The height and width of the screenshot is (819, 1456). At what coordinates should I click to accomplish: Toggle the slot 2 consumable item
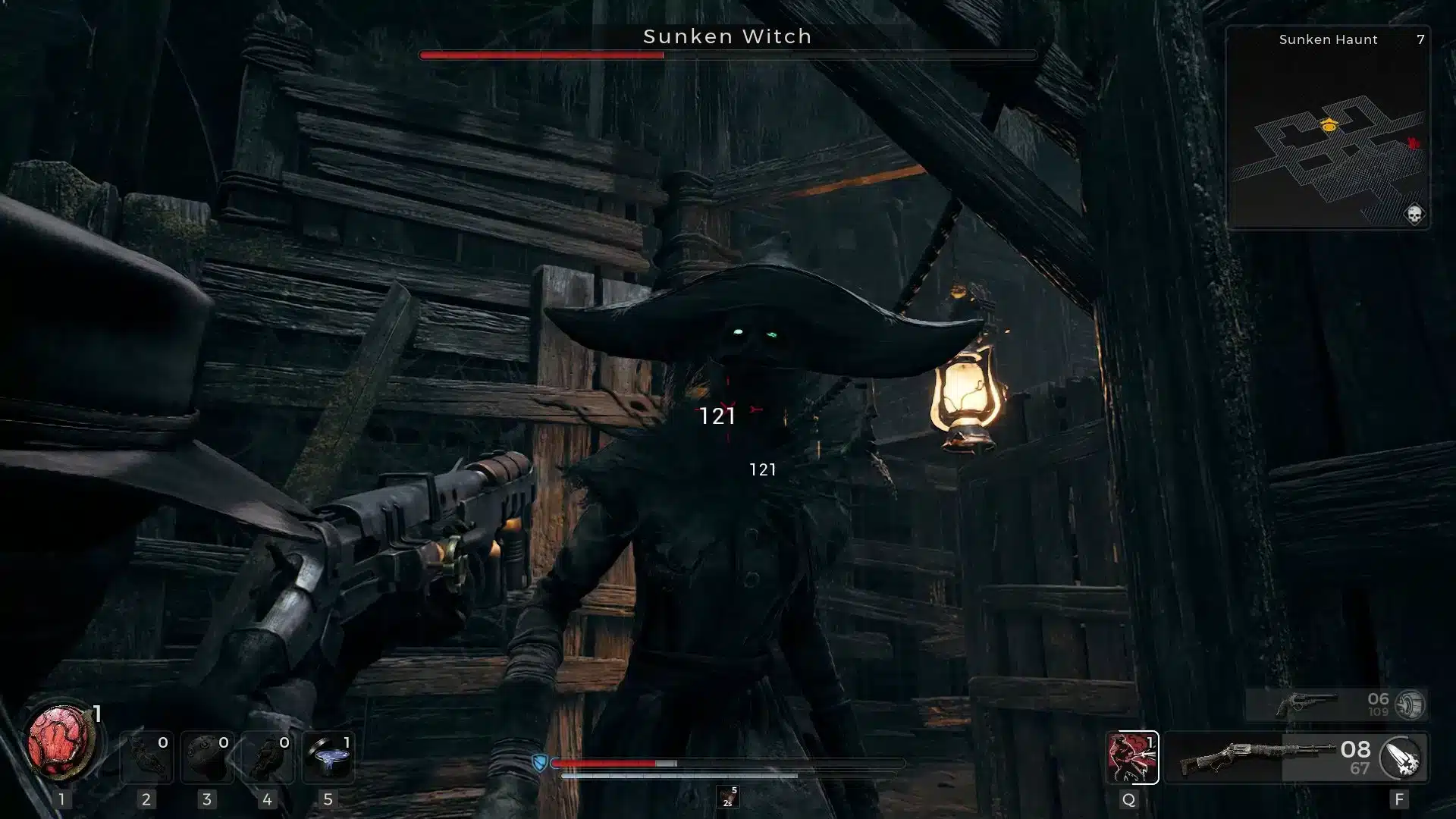(x=147, y=758)
